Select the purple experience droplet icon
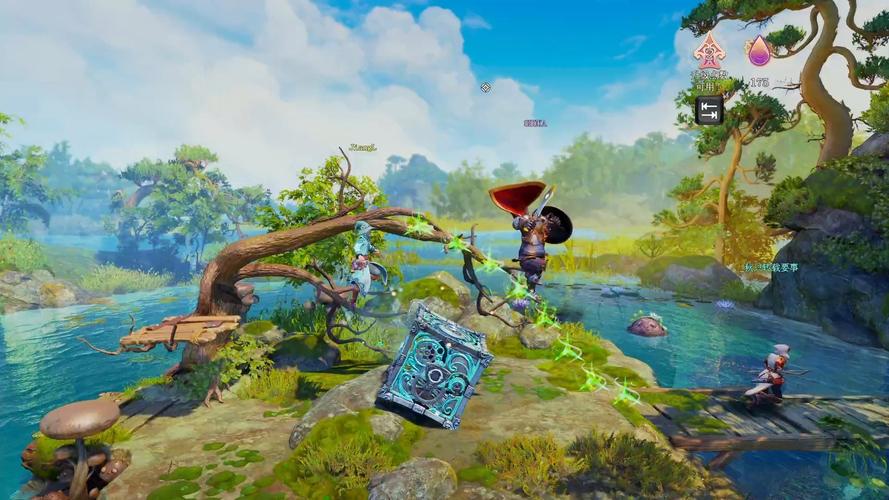Screen dimensions: 889x500 [x=759, y=50]
